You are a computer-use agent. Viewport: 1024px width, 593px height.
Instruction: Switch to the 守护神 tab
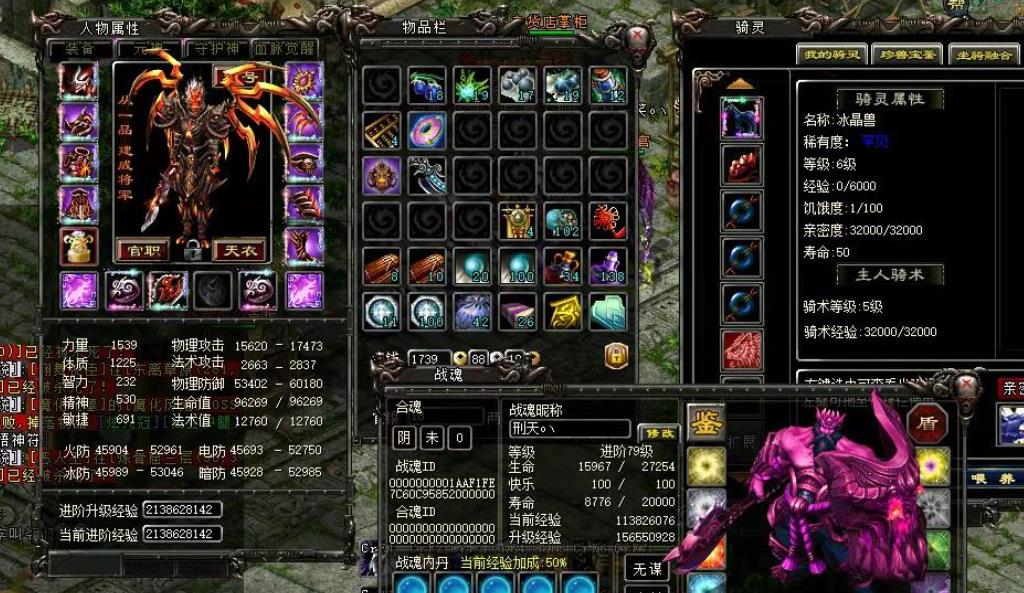[215, 48]
